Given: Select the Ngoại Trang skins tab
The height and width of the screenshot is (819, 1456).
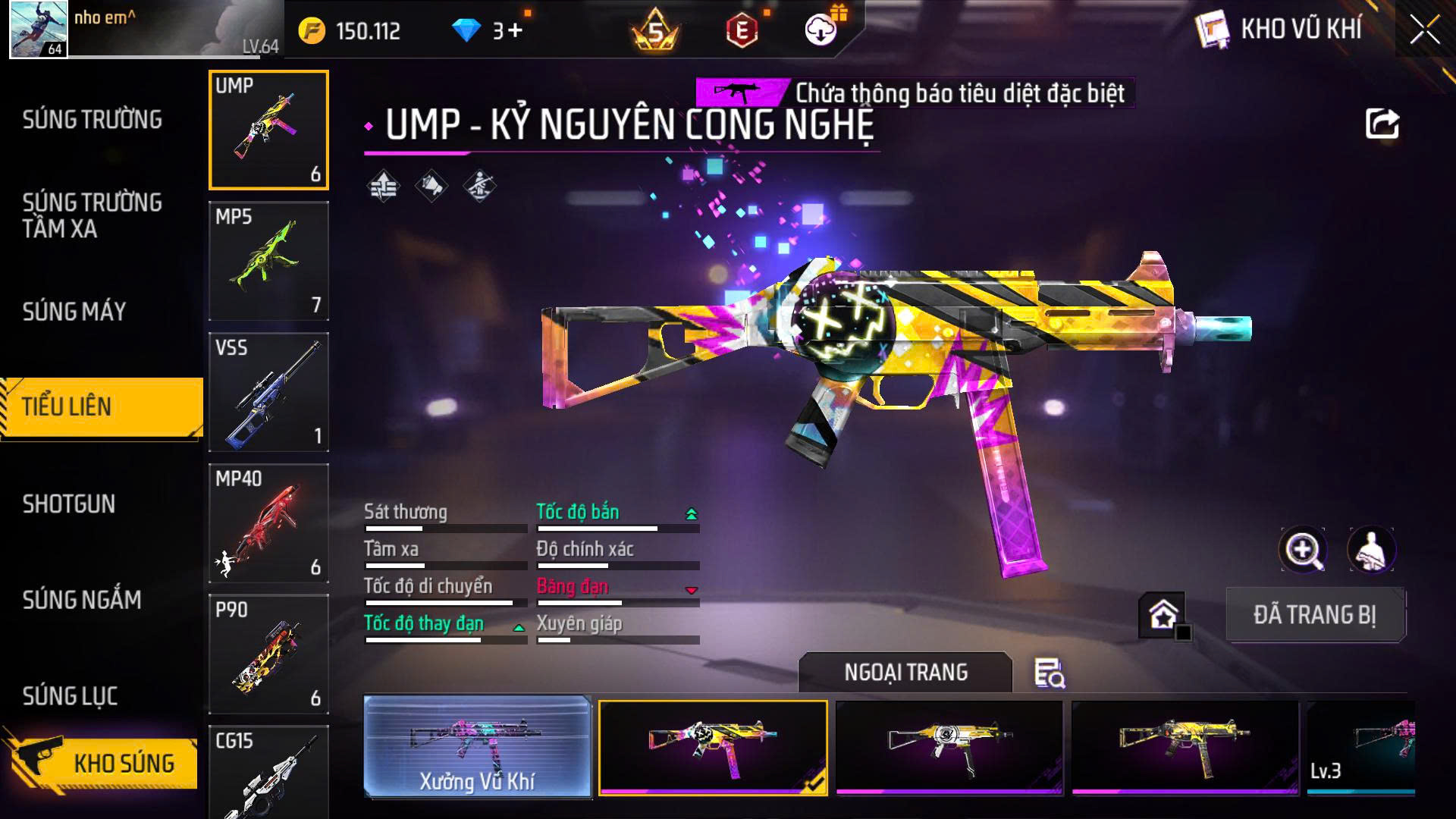Looking at the screenshot, I should pyautogui.click(x=905, y=673).
